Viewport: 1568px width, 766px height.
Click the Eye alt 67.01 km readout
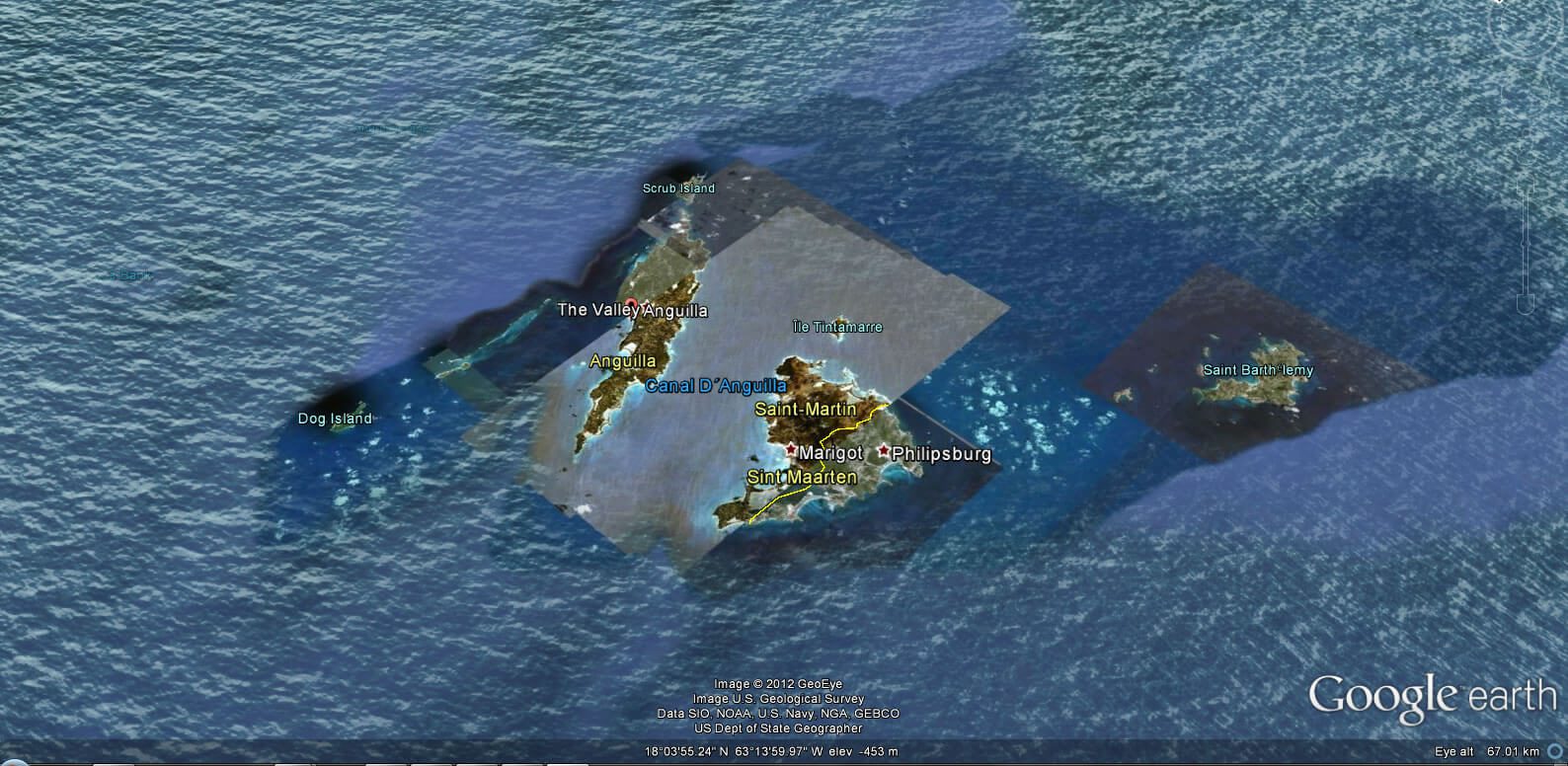[x=1486, y=751]
